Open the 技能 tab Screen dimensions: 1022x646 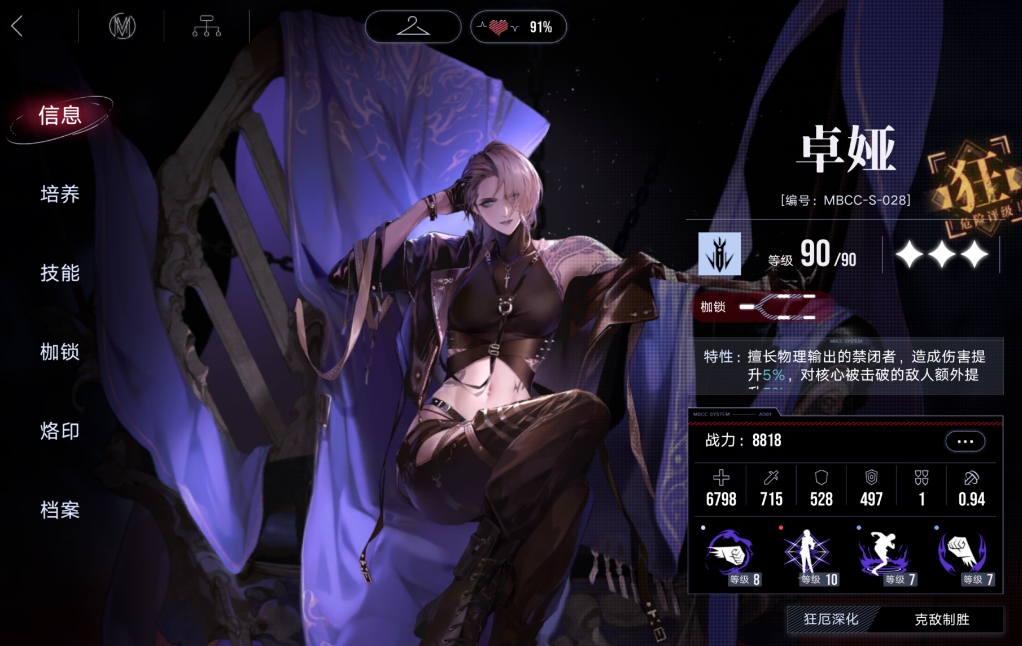click(x=60, y=273)
